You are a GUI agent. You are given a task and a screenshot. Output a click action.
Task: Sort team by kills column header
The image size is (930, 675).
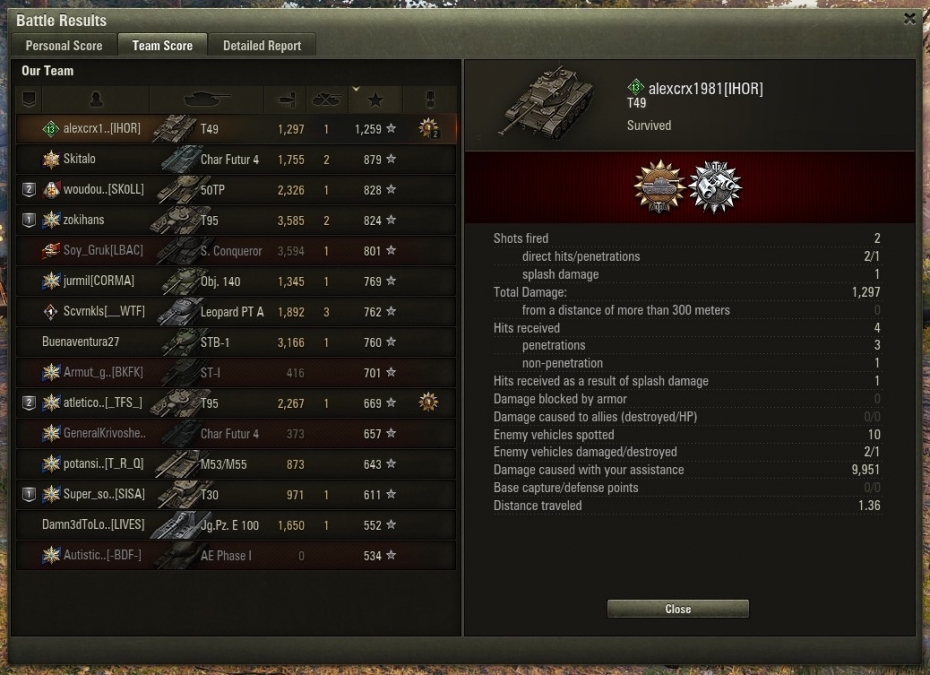(326, 100)
